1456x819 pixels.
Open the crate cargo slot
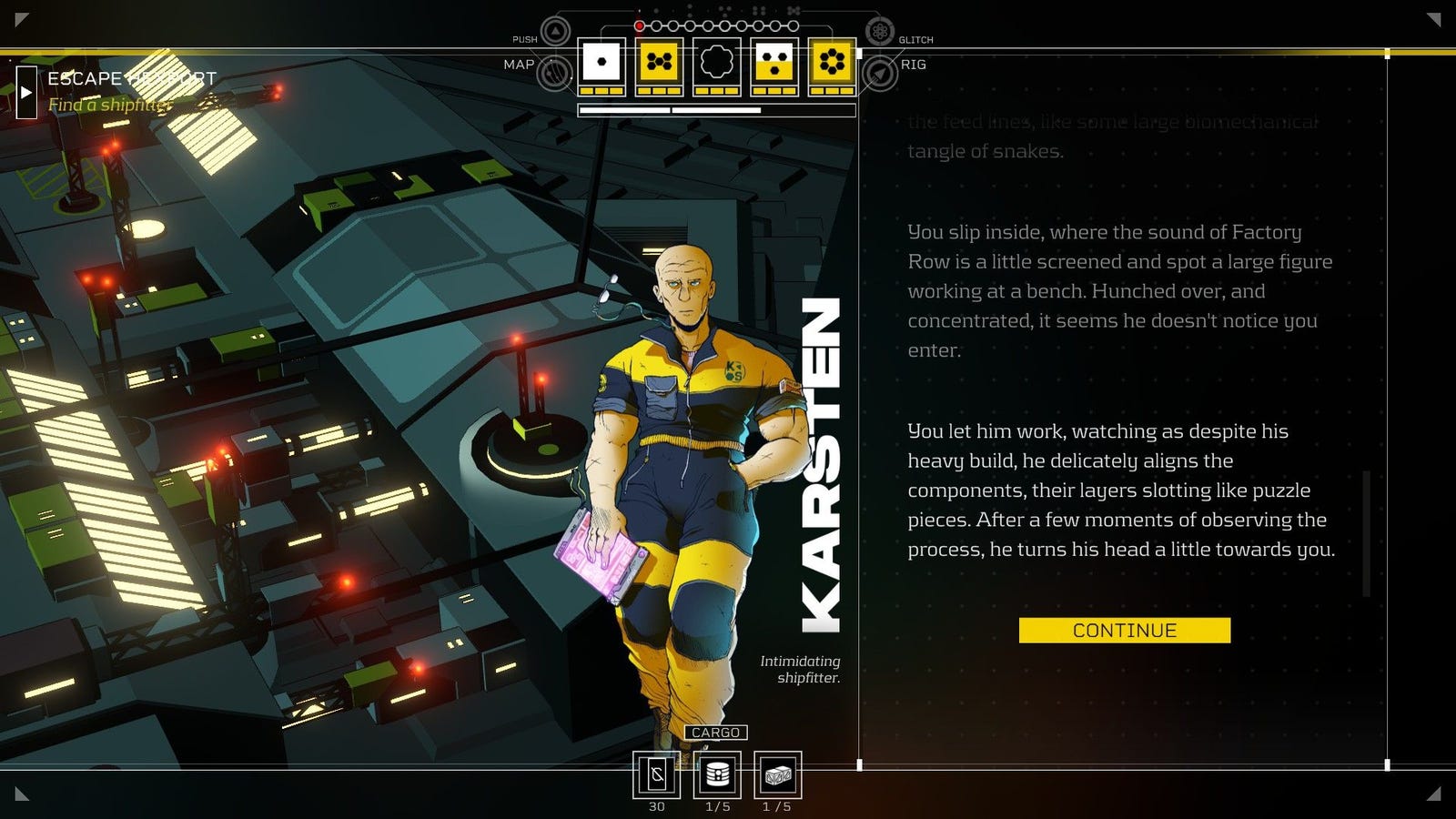pyautogui.click(x=777, y=774)
